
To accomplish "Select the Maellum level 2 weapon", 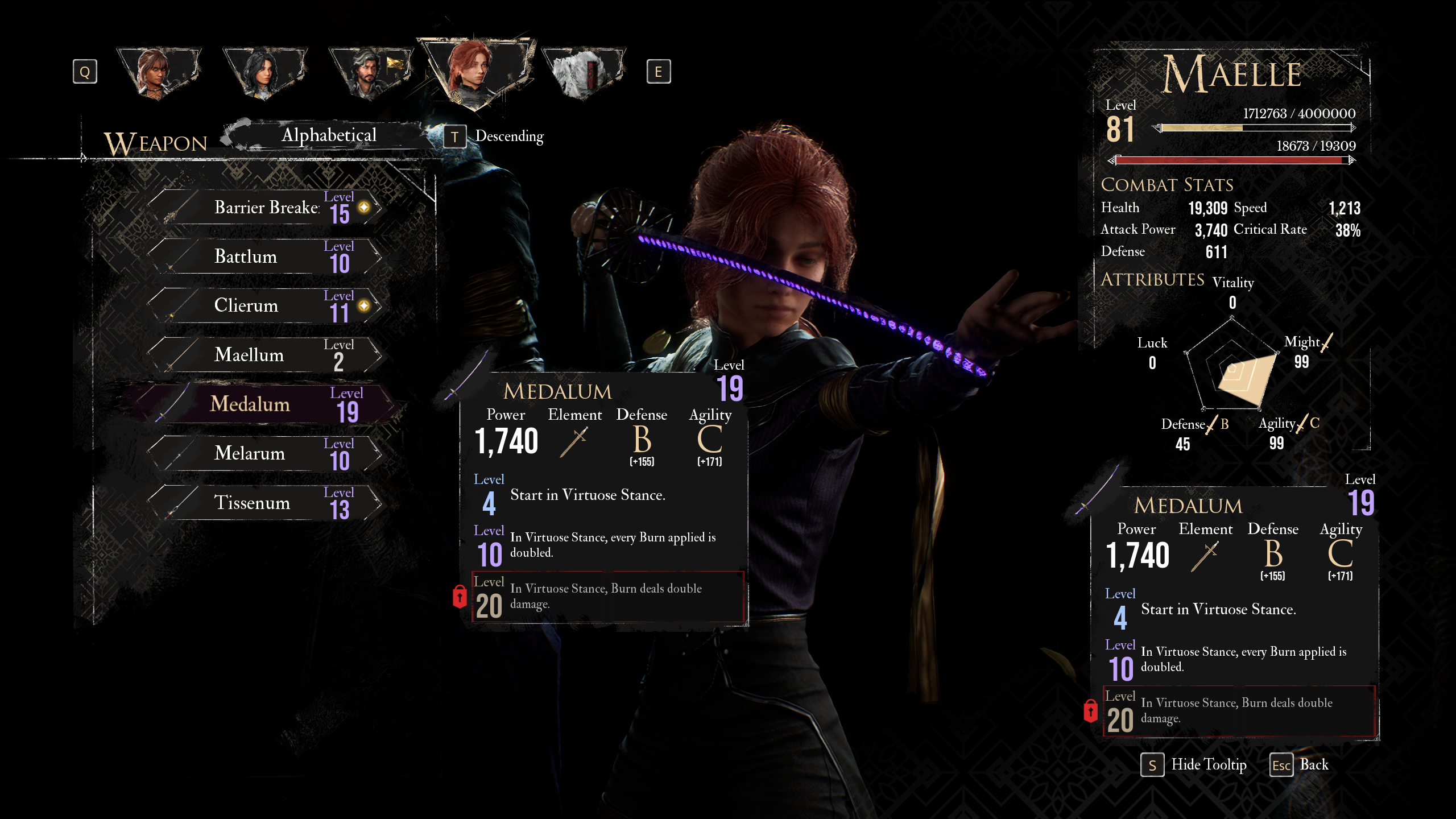I will click(265, 355).
